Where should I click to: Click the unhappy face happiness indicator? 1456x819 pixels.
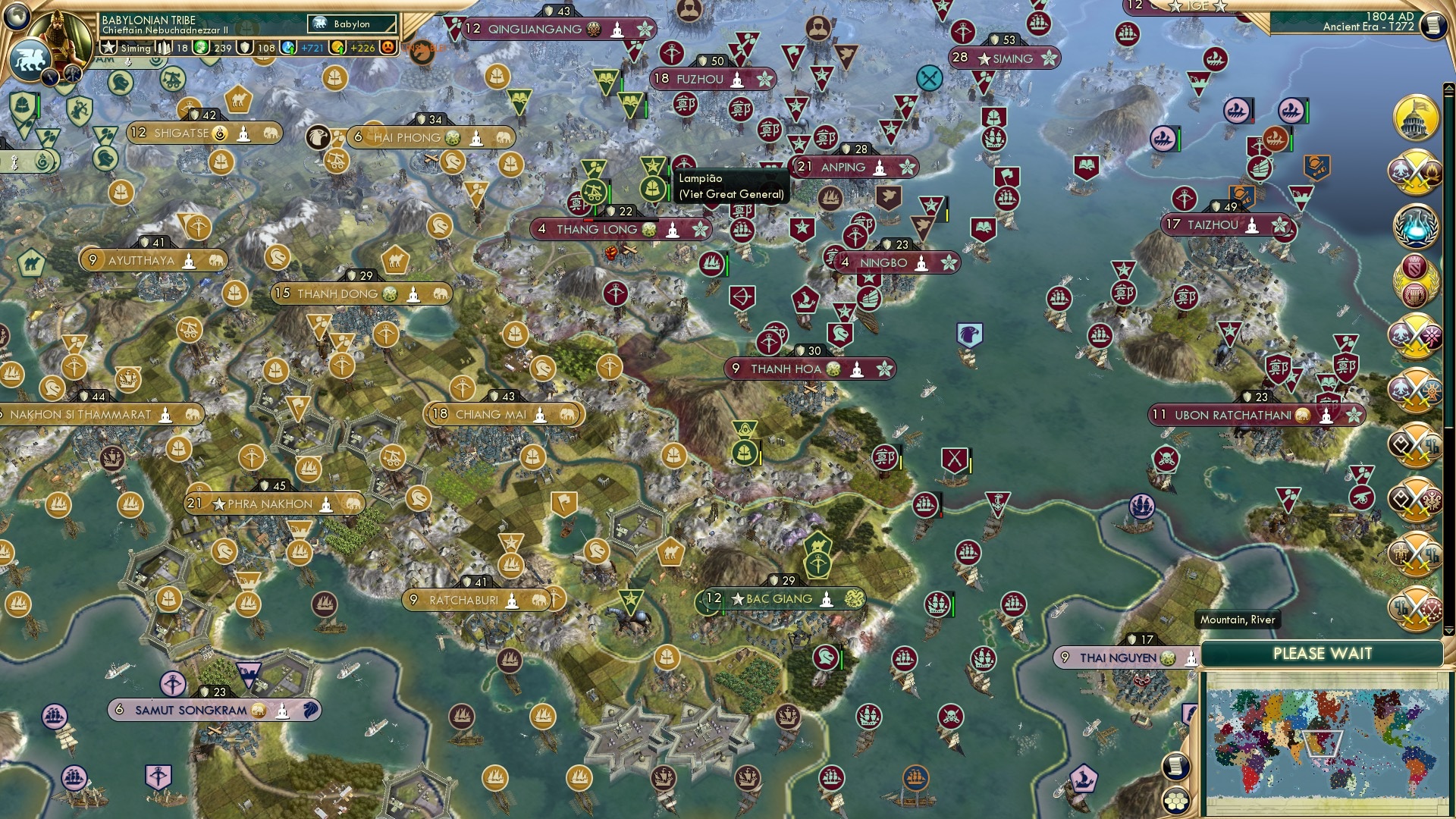pyautogui.click(x=390, y=49)
